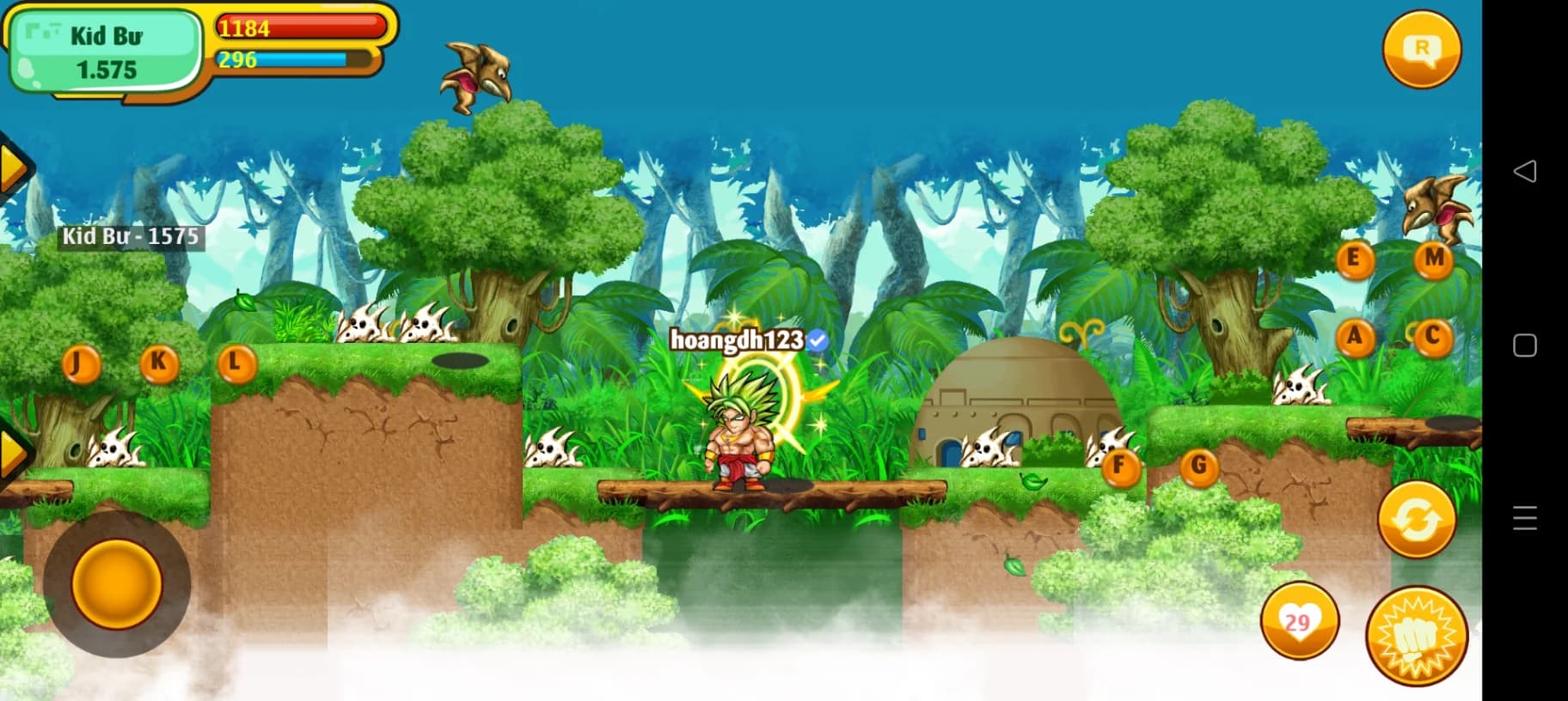Use the orange C skill button
Screen dimensions: 1568x701
(x=1433, y=337)
